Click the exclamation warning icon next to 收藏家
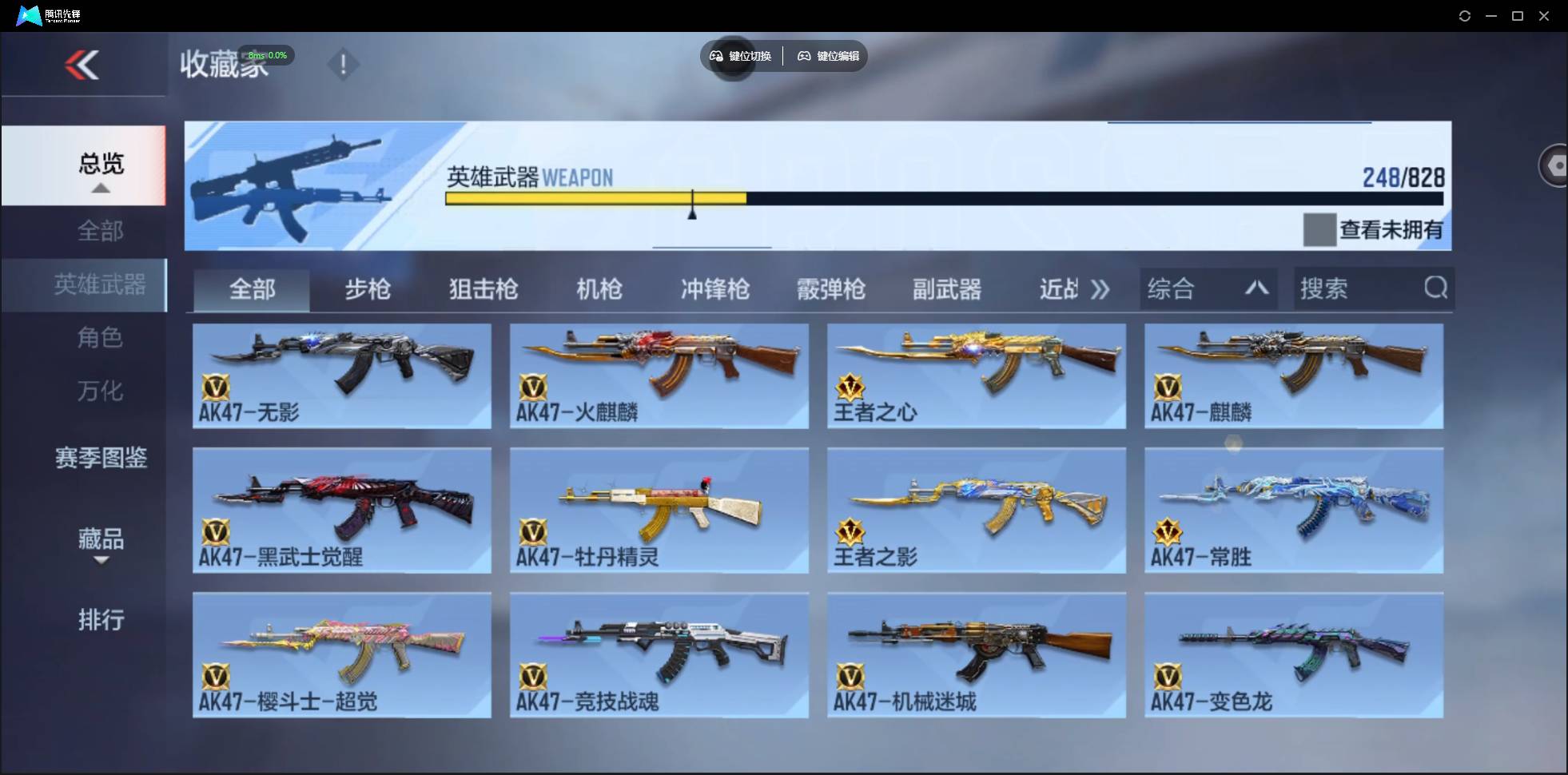Viewport: 1568px width, 775px height. pos(344,64)
